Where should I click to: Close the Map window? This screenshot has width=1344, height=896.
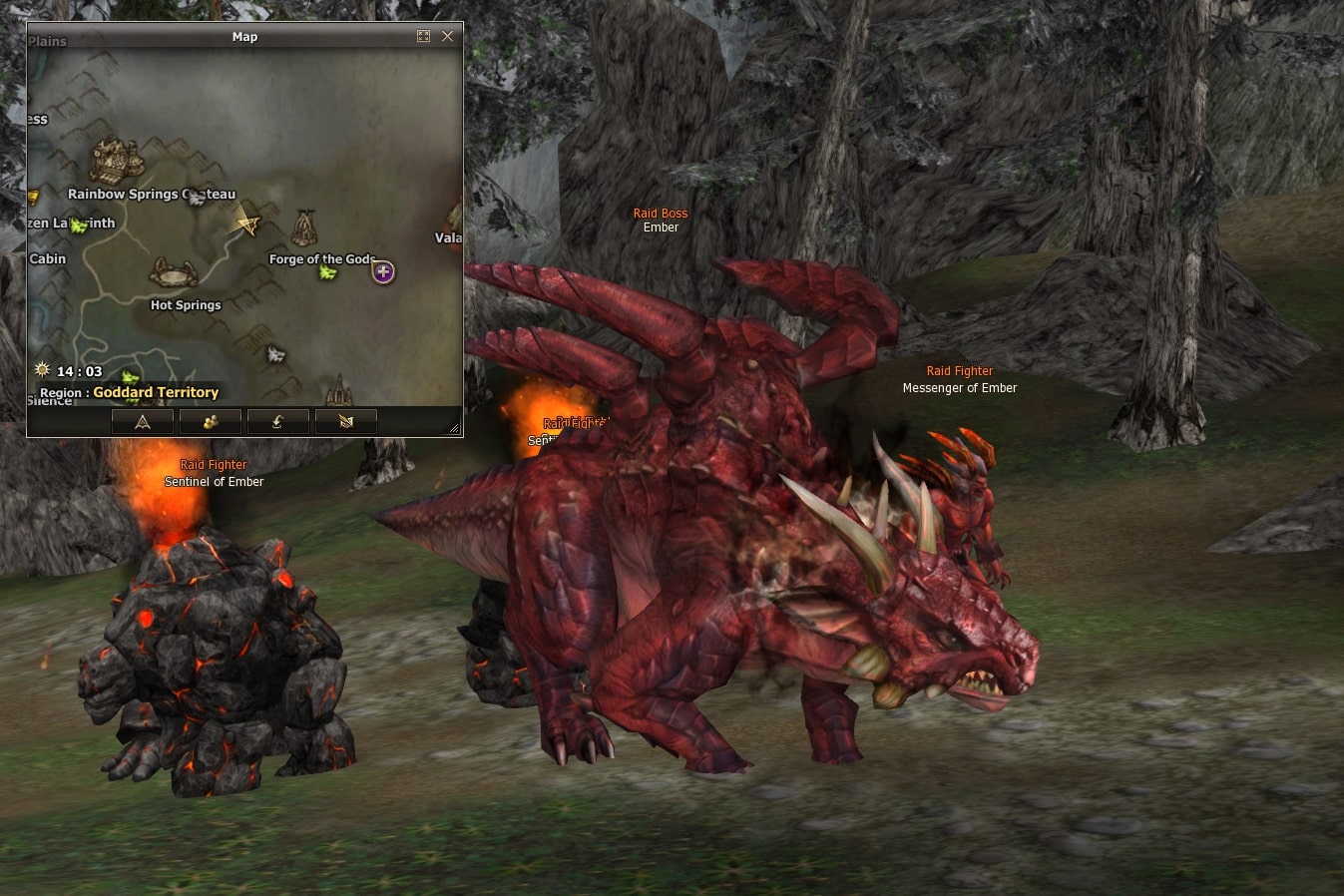click(x=447, y=36)
